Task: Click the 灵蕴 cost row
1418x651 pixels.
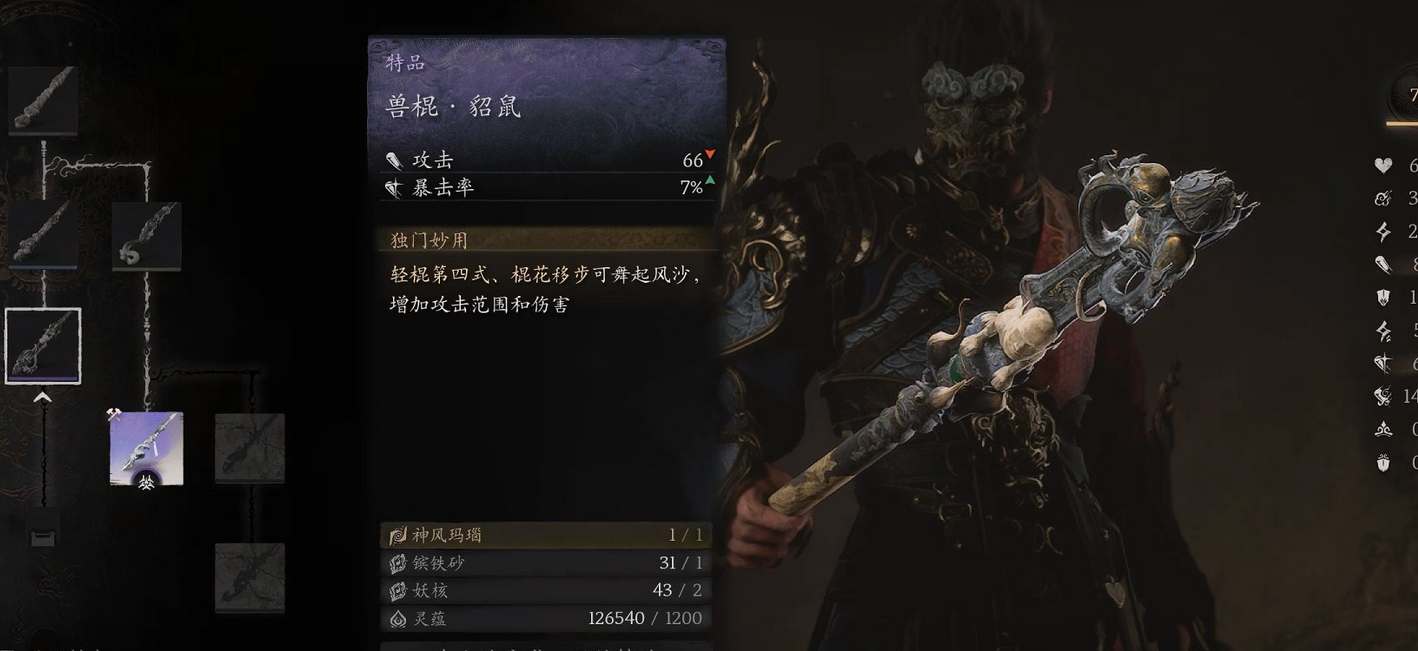Action: pyautogui.click(x=546, y=618)
